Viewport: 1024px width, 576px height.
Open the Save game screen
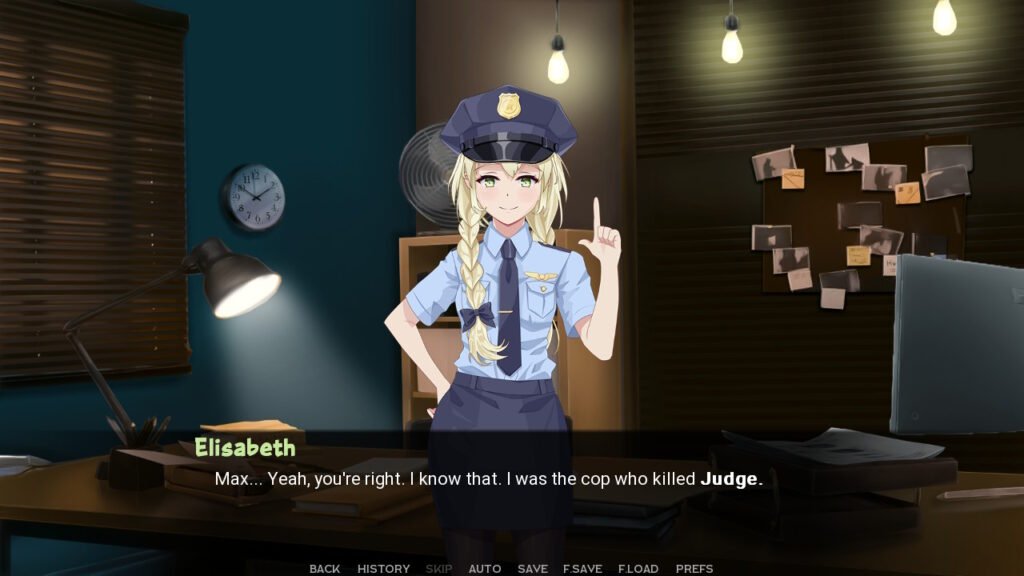coord(532,568)
